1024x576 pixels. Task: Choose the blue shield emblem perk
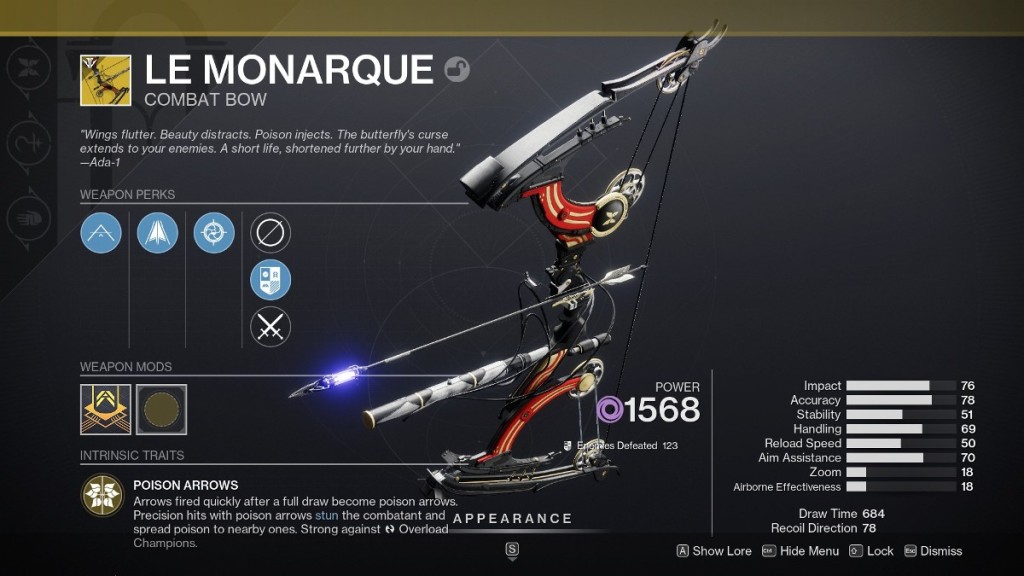point(270,280)
